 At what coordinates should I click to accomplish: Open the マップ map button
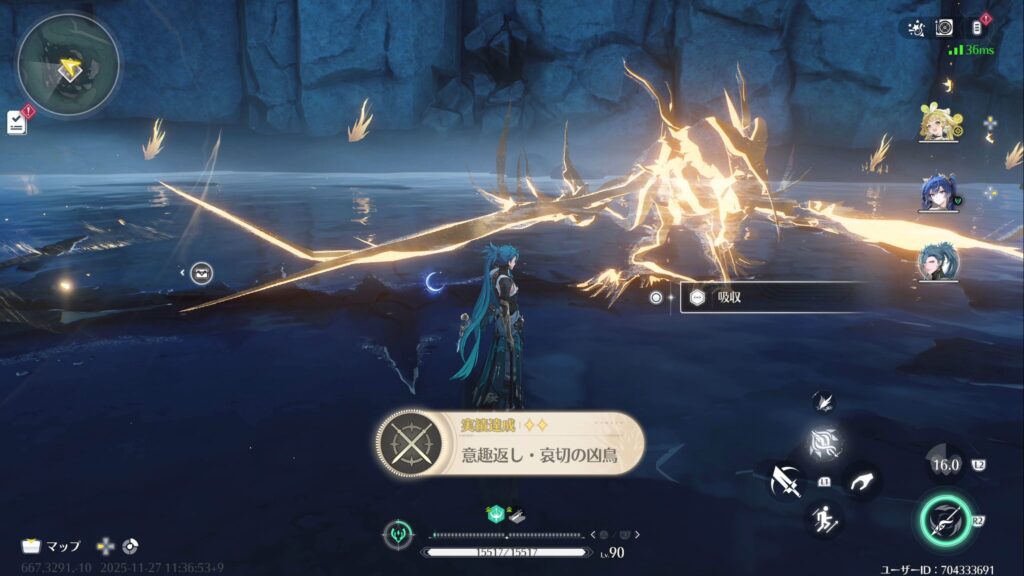(52, 546)
